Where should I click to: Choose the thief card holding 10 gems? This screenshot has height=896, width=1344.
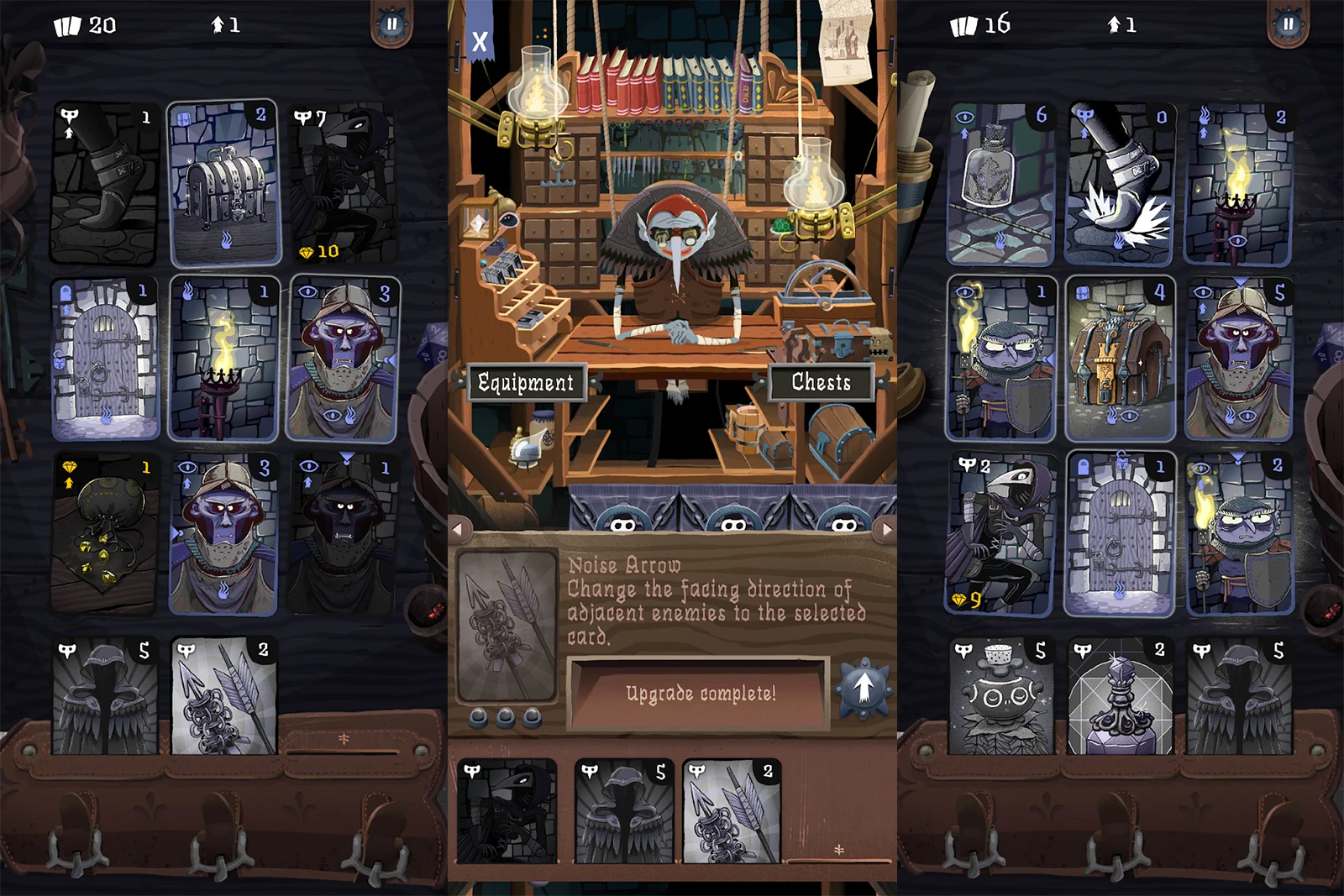pos(343,184)
